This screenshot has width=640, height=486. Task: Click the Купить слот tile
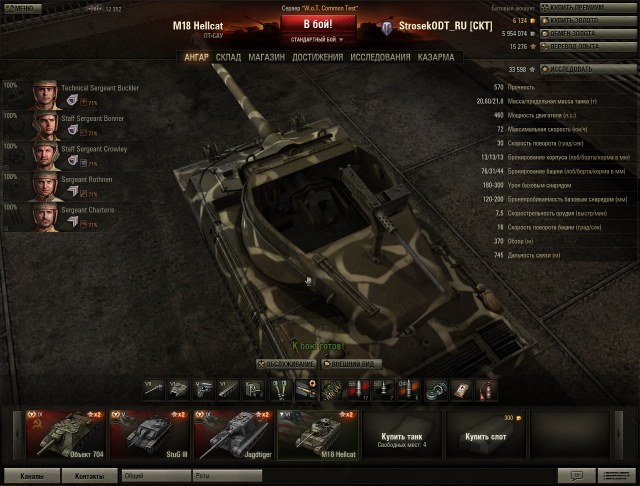[484, 434]
